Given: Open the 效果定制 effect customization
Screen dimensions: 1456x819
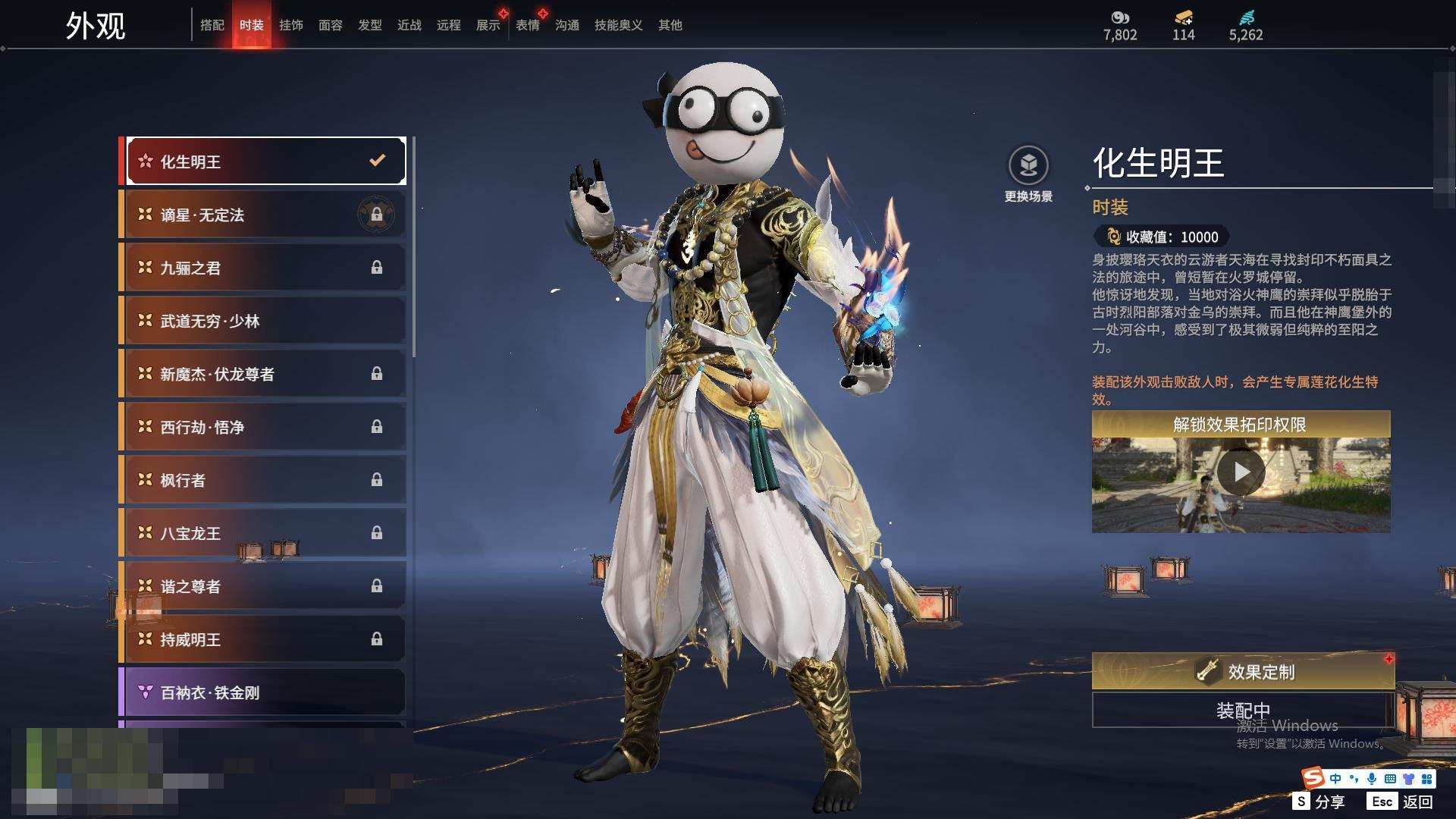Looking at the screenshot, I should [x=1242, y=671].
